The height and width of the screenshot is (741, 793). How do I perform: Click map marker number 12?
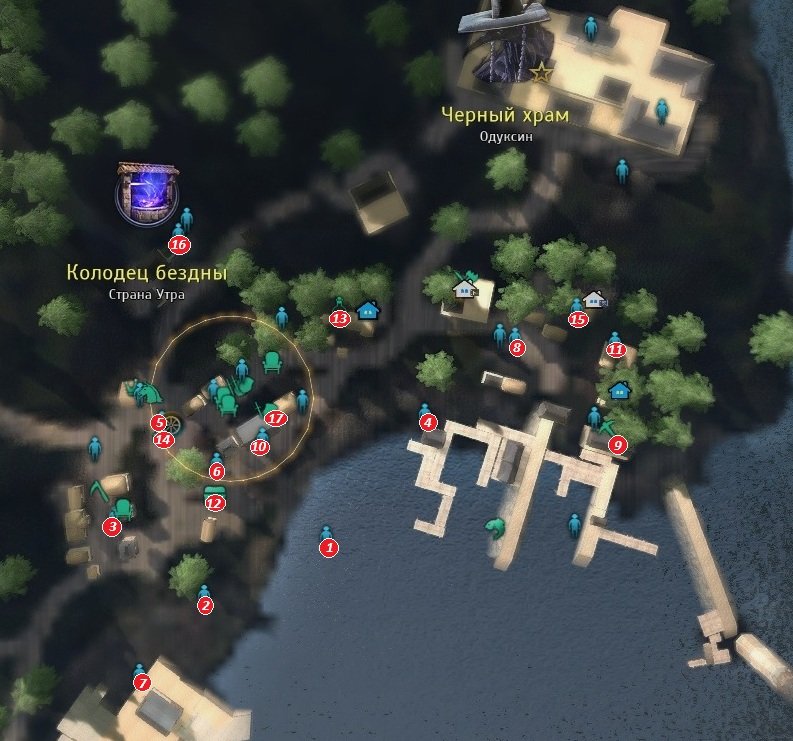pos(213,503)
